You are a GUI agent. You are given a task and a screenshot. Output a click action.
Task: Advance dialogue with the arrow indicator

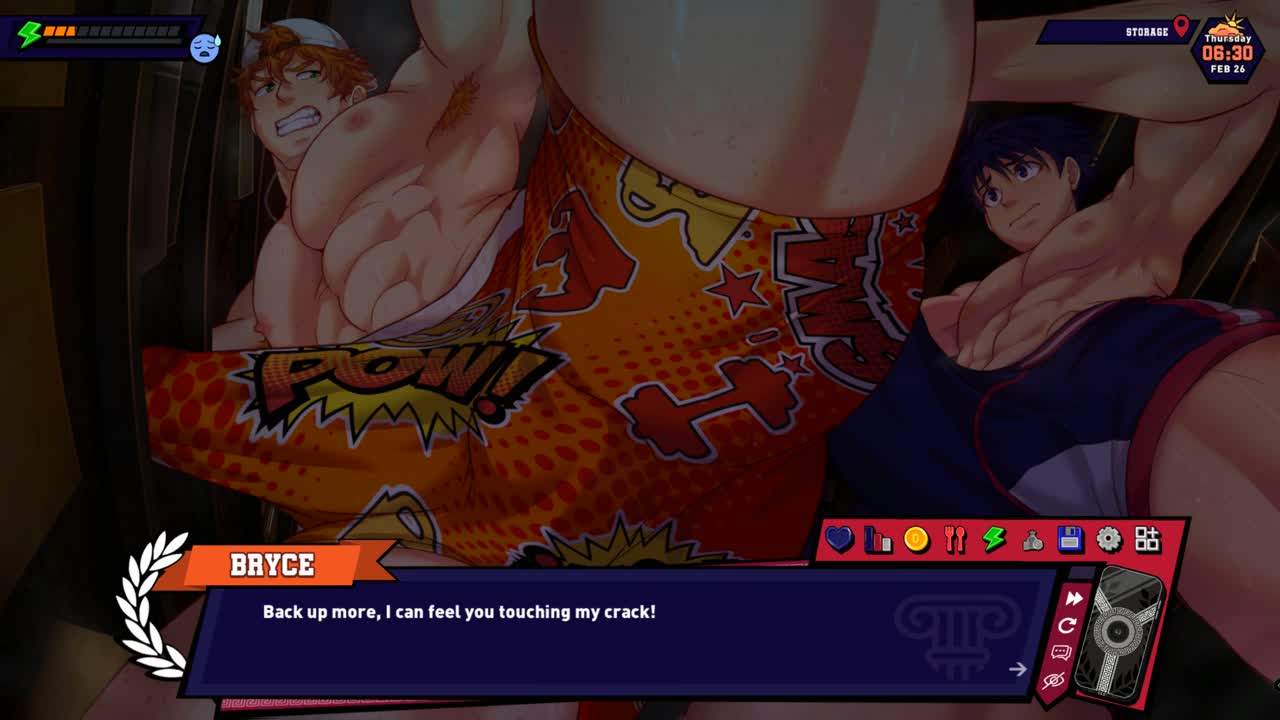pos(1017,669)
